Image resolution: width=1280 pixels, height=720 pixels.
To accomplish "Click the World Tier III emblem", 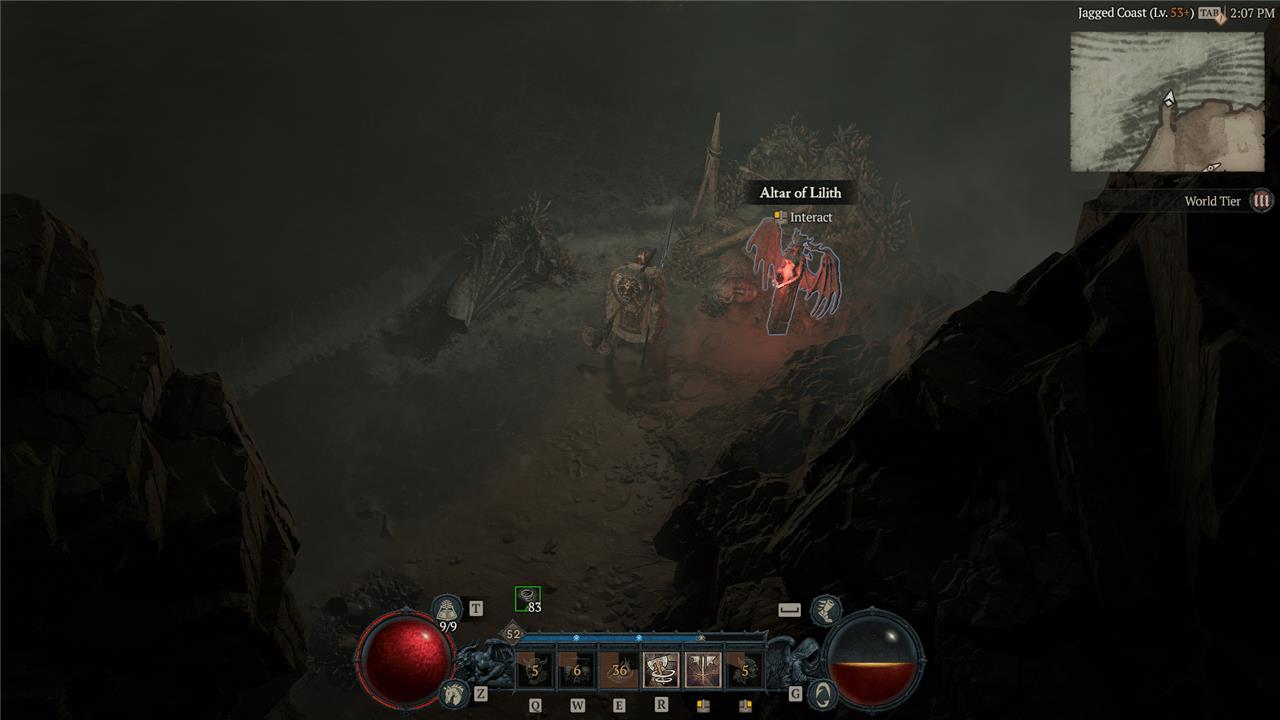I will click(1262, 201).
